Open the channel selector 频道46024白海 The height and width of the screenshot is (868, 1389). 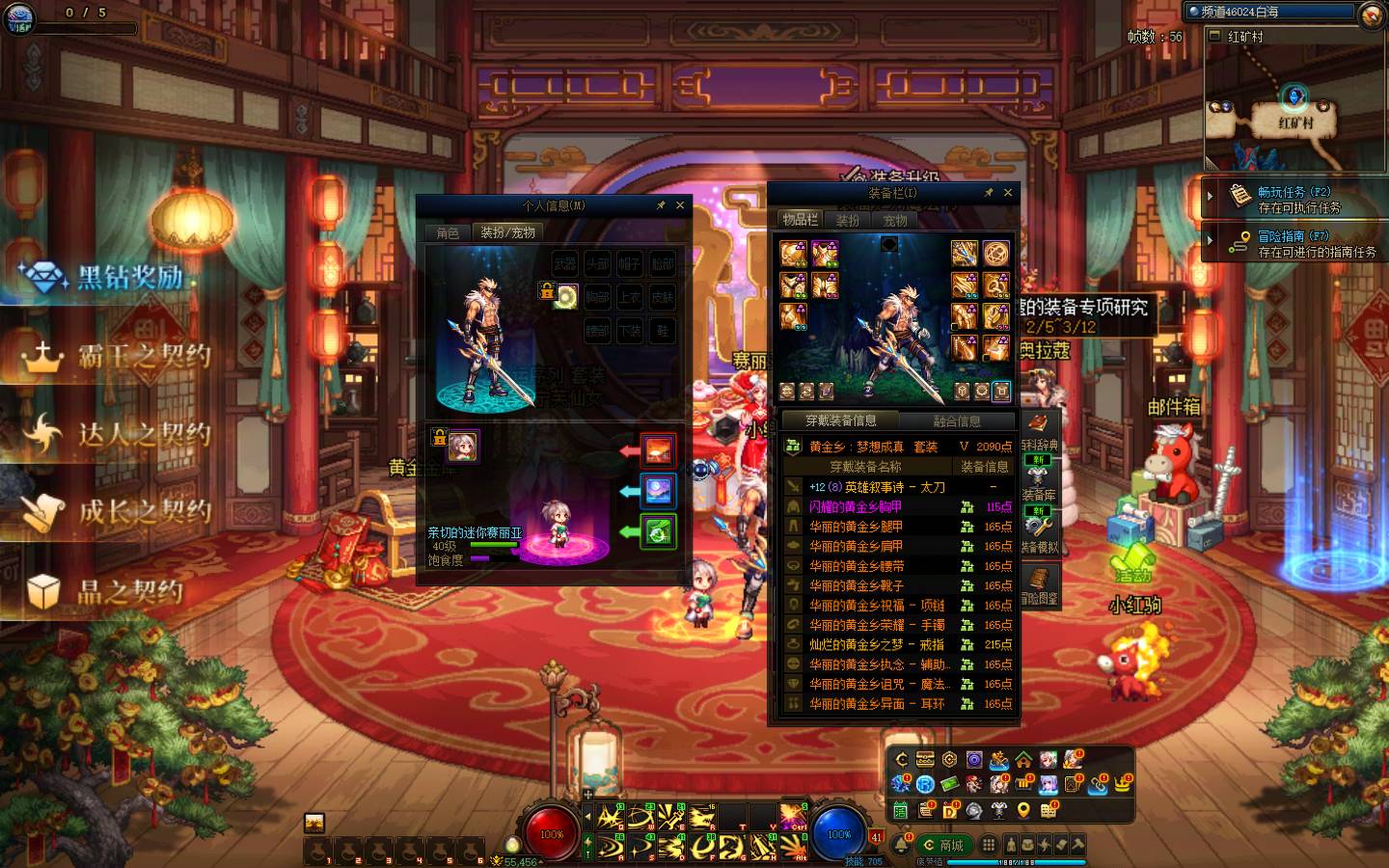point(1271,12)
